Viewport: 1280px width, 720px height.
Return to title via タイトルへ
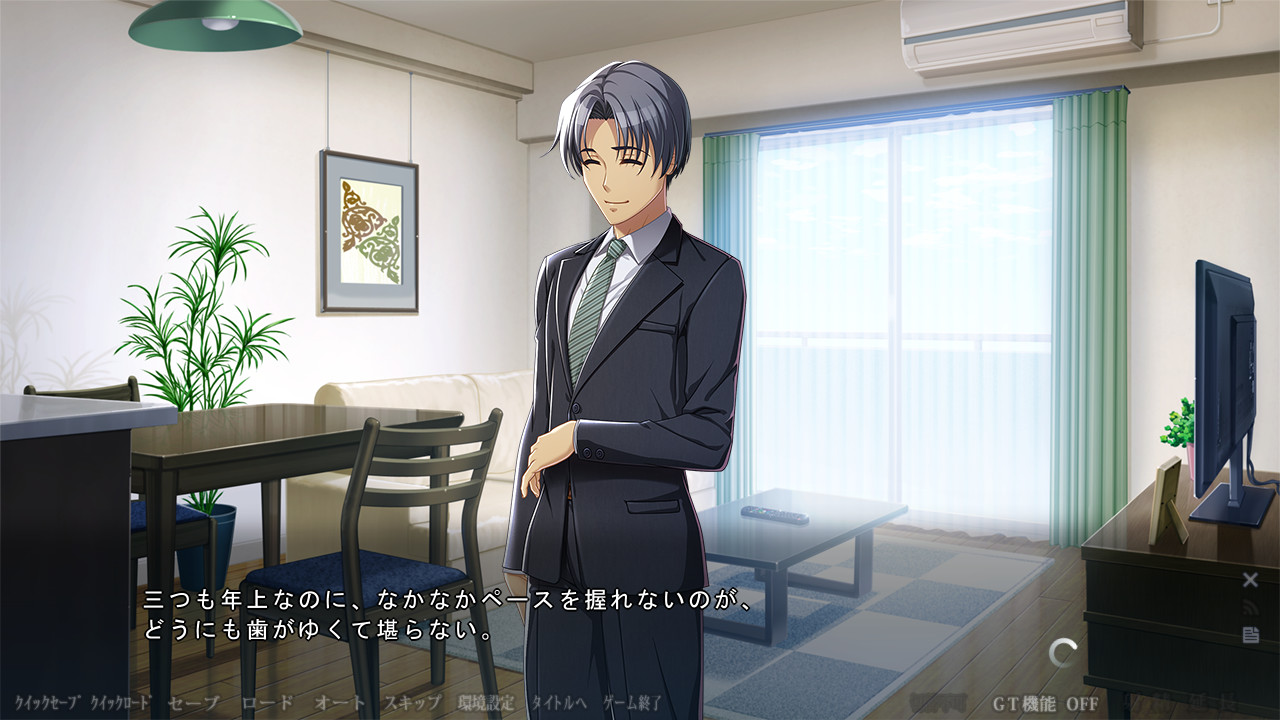coord(560,702)
